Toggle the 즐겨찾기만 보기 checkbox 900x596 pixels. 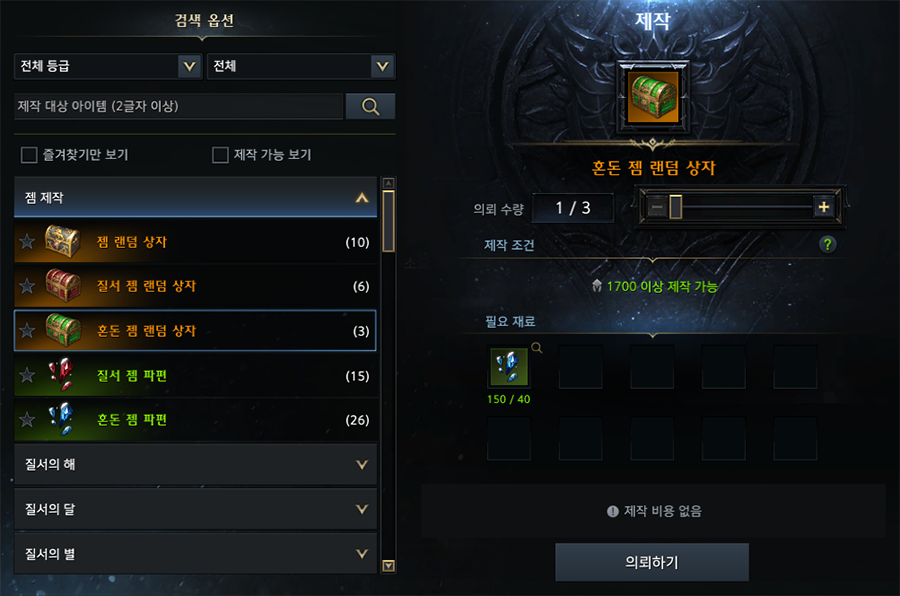pyautogui.click(x=29, y=155)
